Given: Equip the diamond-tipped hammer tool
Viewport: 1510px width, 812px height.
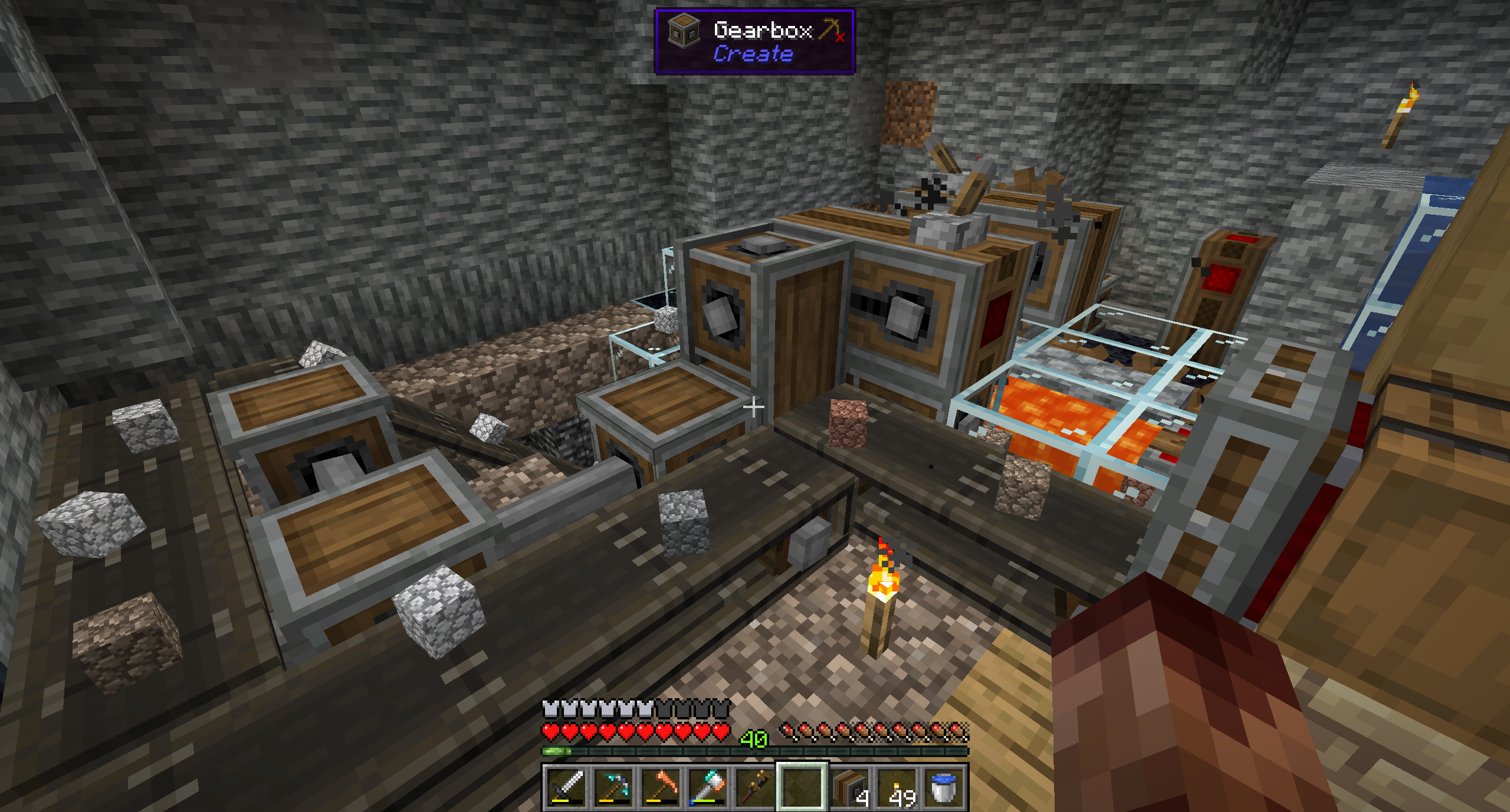Looking at the screenshot, I should click(708, 787).
